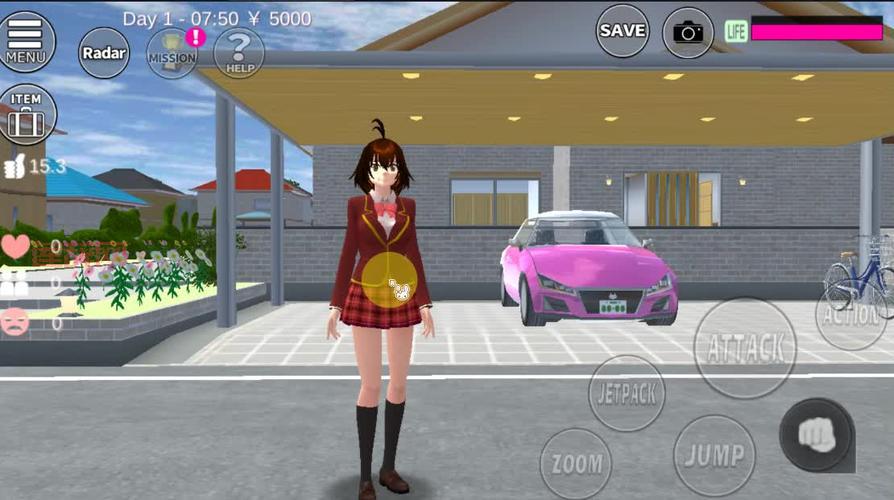Activate the JETPACK button
Image resolution: width=894 pixels, height=500 pixels.
click(627, 393)
